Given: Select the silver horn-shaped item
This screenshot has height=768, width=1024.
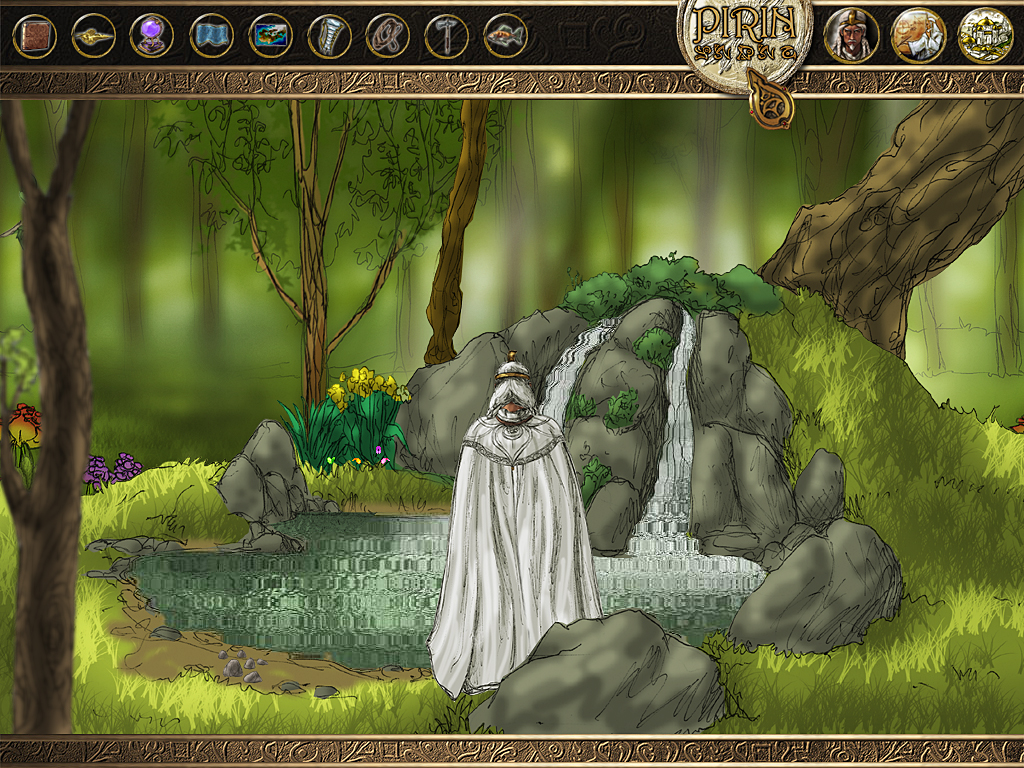Looking at the screenshot, I should [x=329, y=36].
